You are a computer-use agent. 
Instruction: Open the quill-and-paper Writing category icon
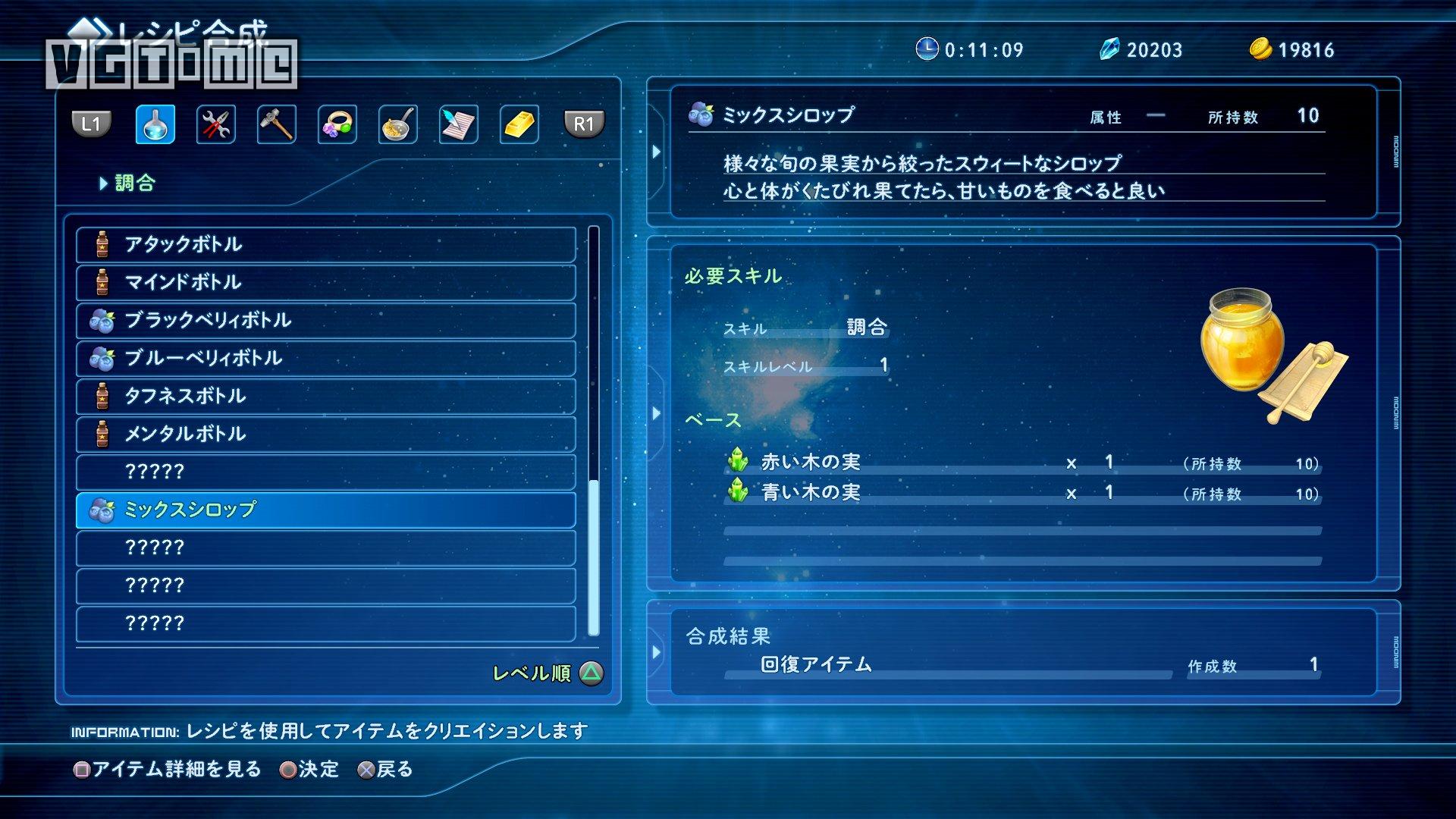click(x=457, y=125)
